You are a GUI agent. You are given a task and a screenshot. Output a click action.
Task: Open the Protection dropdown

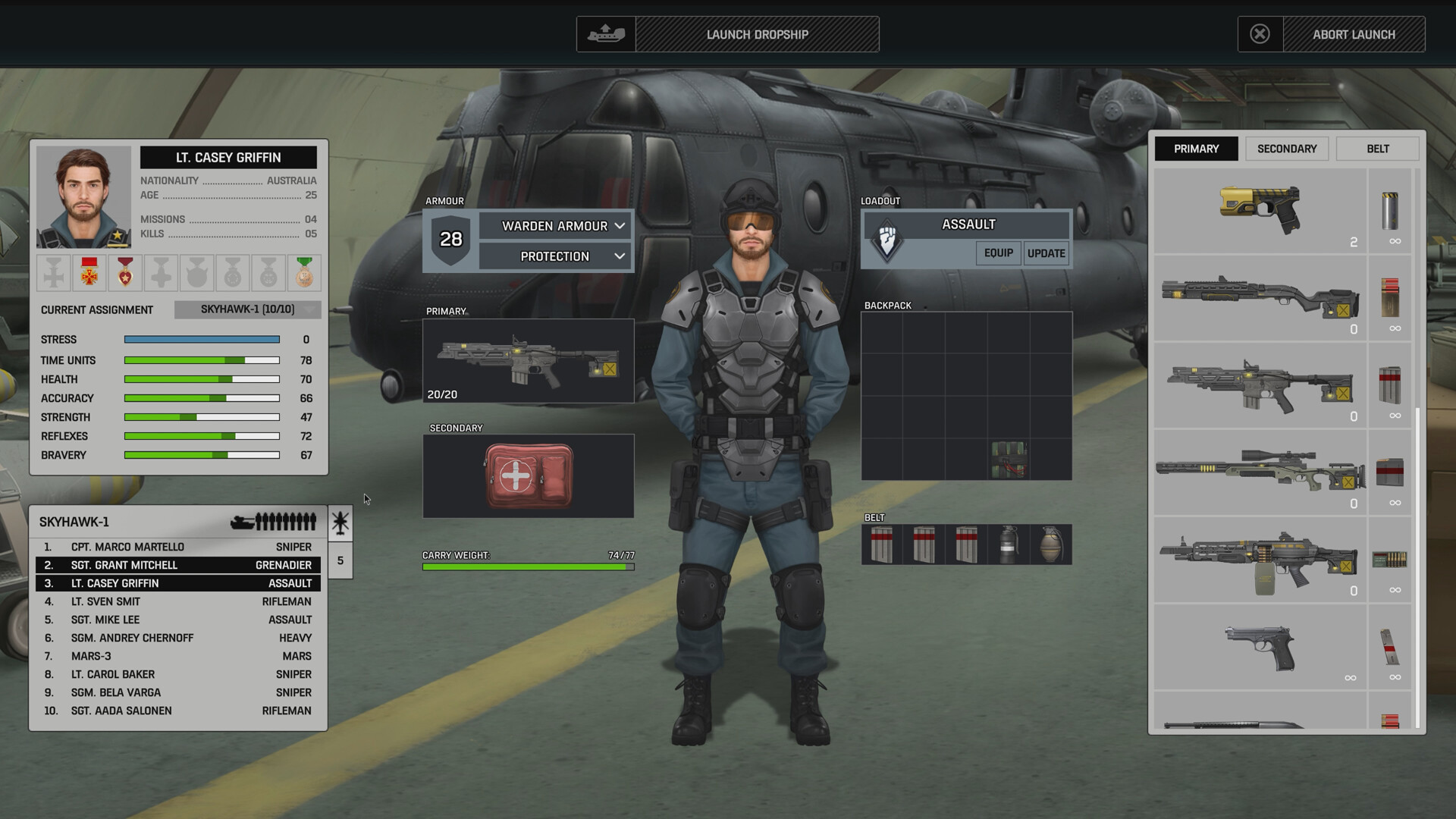click(555, 256)
